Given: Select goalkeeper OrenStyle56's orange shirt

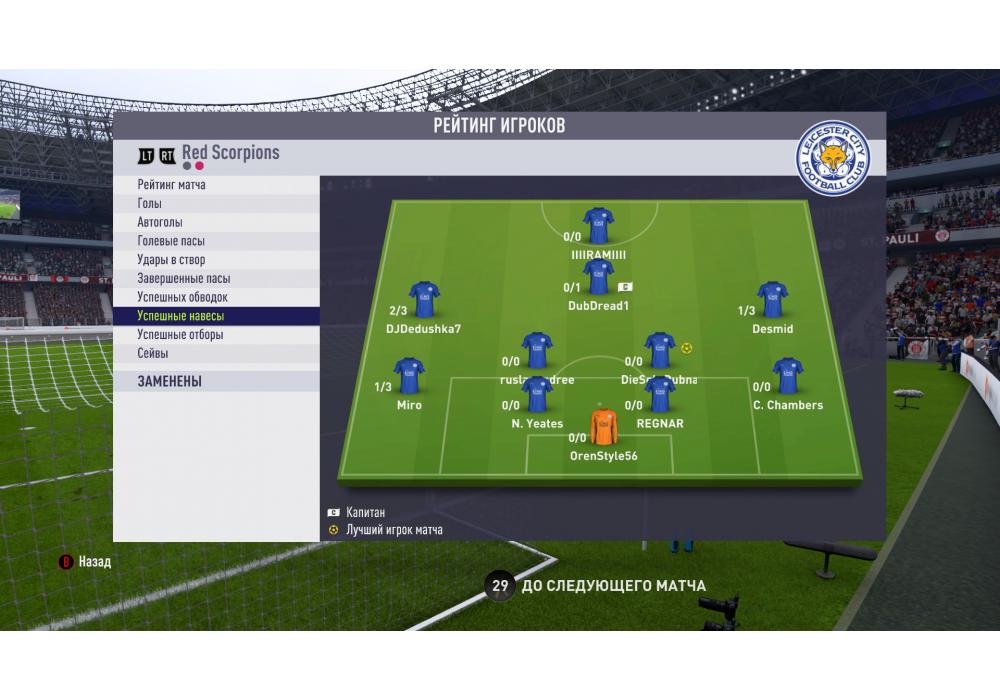Looking at the screenshot, I should [602, 427].
